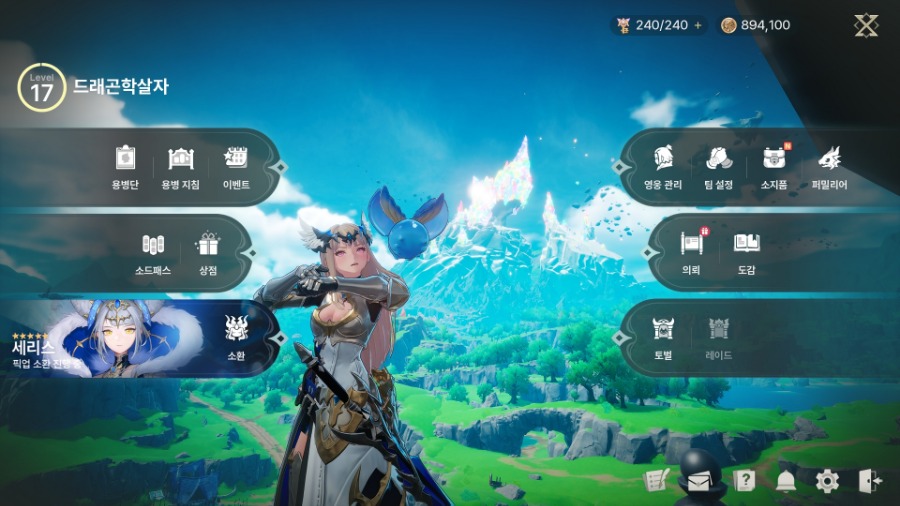Screen dimensions: 900x506
Task: Open 영웅 관리 hero management
Action: (x=664, y=166)
